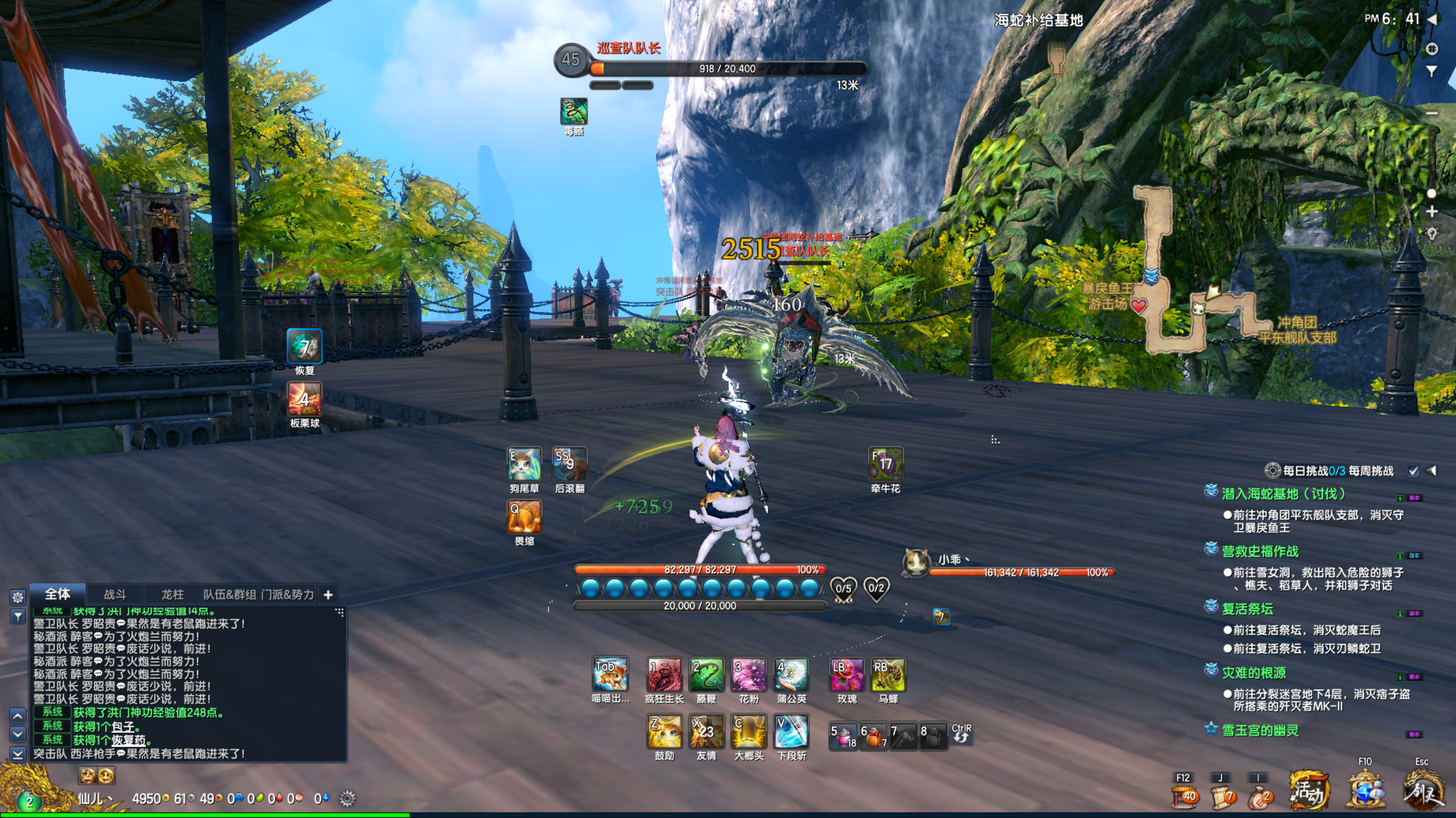Trigger the 蒲公英 skill

point(791,674)
